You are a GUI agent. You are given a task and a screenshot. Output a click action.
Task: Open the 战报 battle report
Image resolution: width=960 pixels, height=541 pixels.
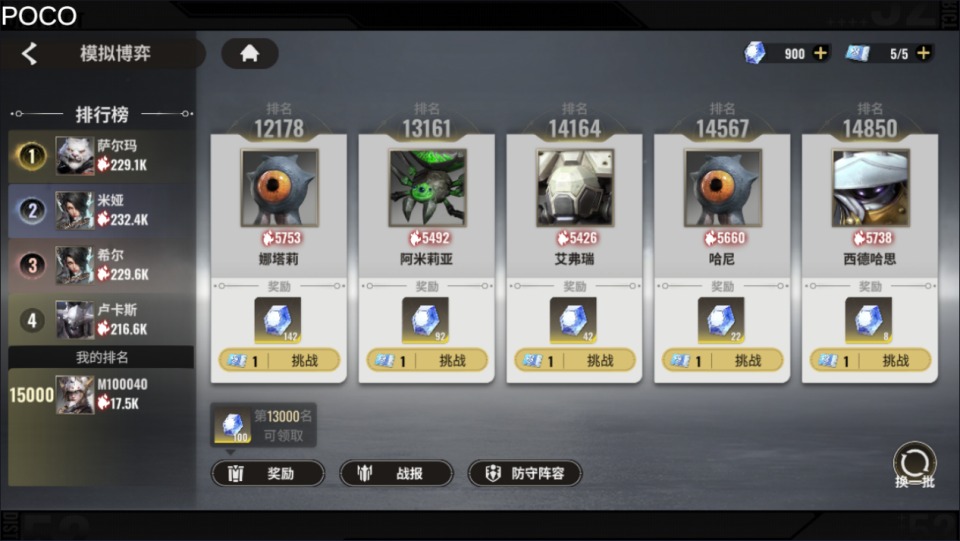pyautogui.click(x=396, y=473)
